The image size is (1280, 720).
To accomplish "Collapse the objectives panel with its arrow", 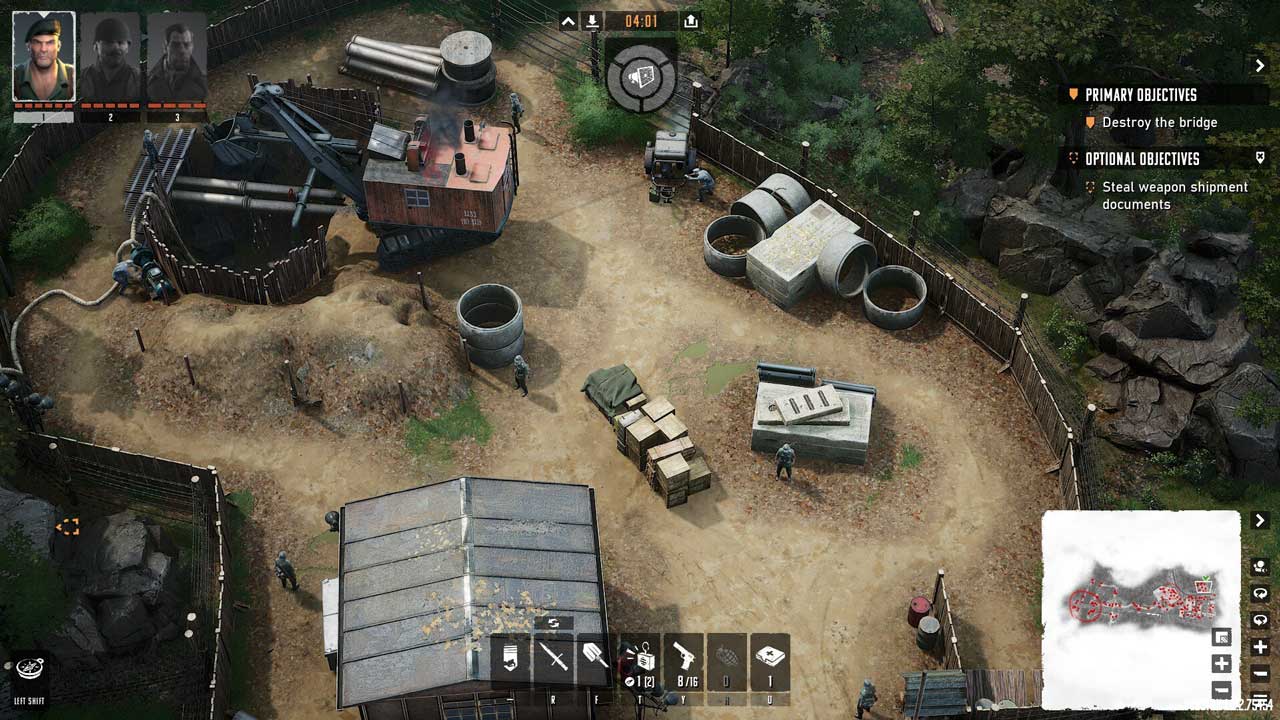I will 1260,66.
